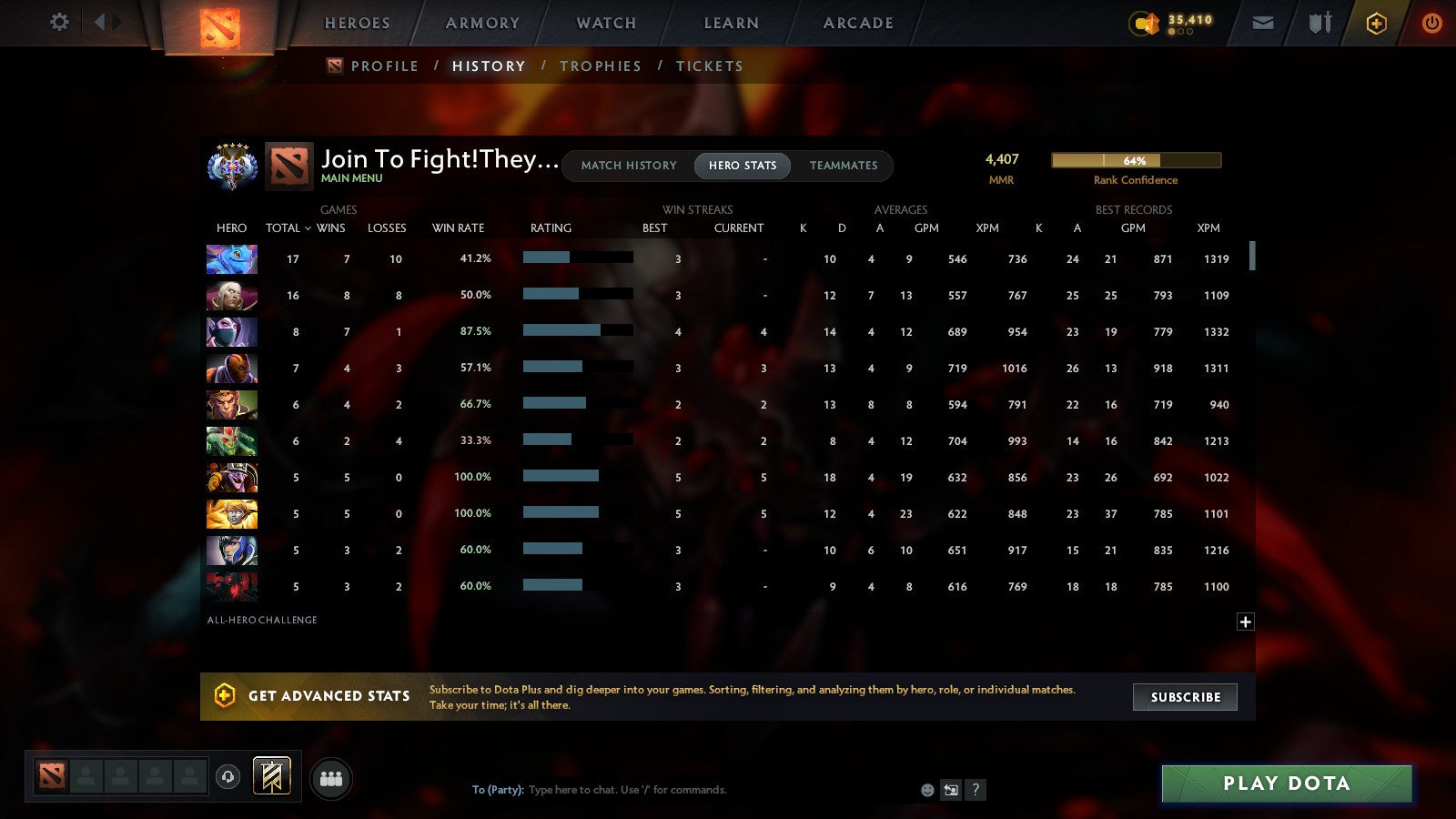
Task: Click the Armory shield and sword icon
Action: point(1319,22)
